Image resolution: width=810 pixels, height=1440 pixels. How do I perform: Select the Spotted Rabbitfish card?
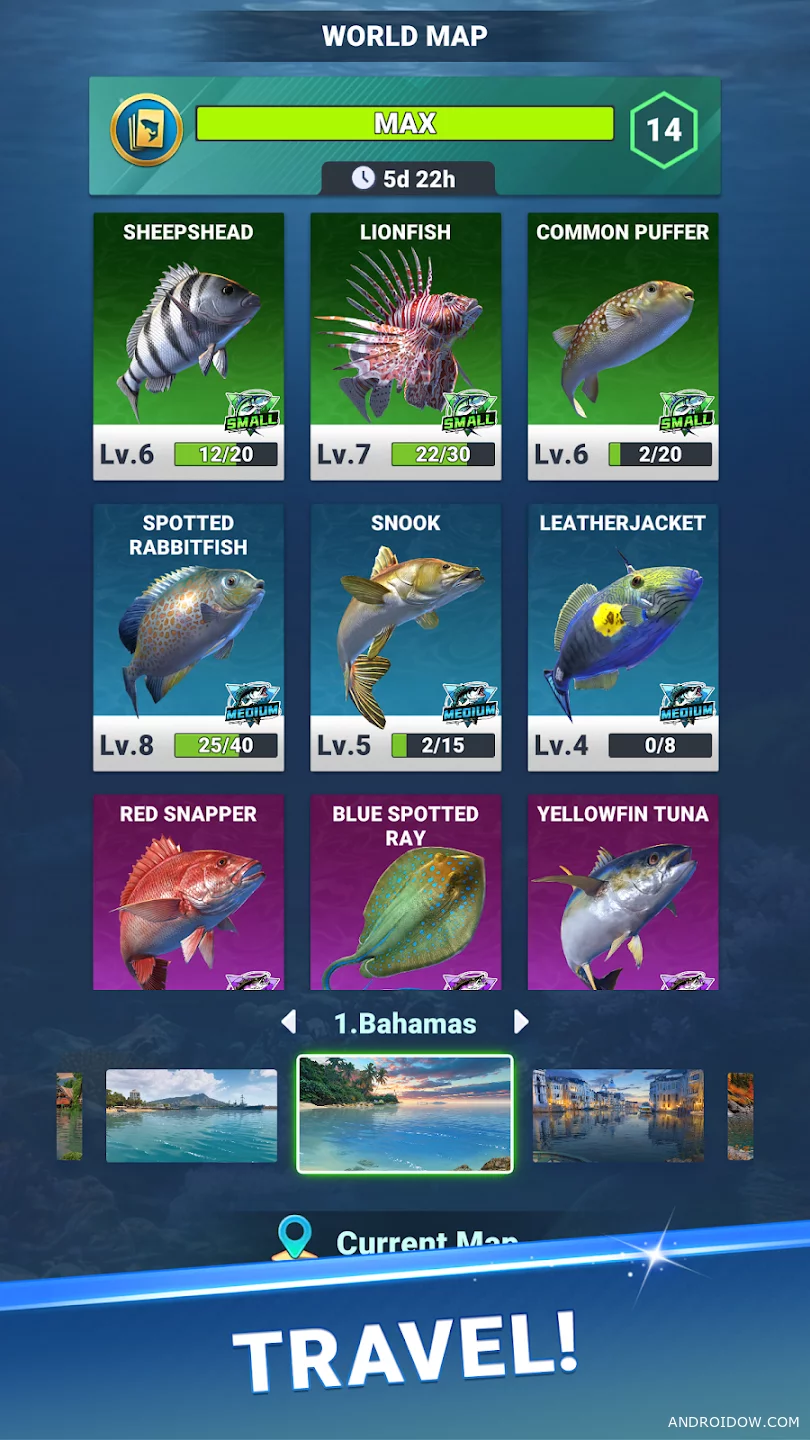(x=188, y=637)
